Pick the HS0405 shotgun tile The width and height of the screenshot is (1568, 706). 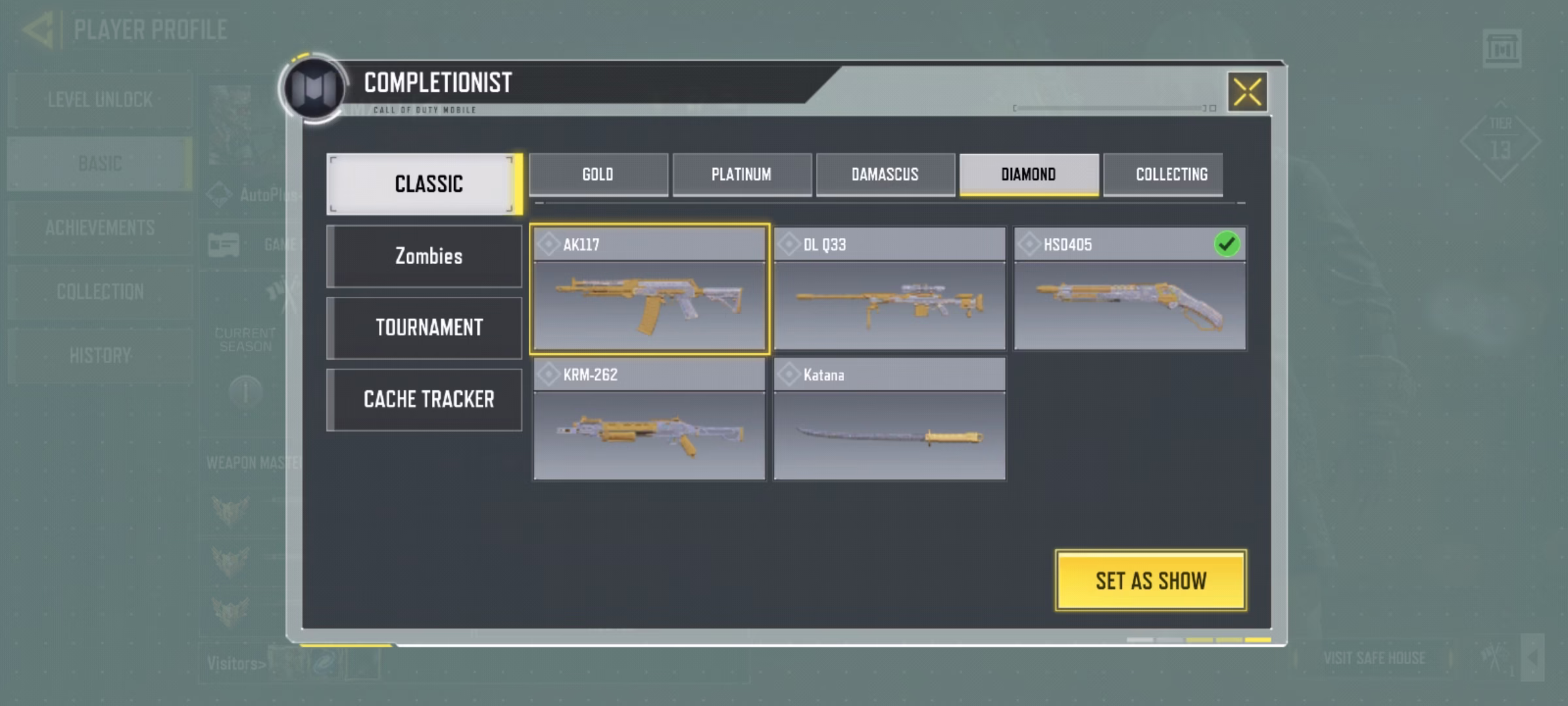pyautogui.click(x=1130, y=290)
